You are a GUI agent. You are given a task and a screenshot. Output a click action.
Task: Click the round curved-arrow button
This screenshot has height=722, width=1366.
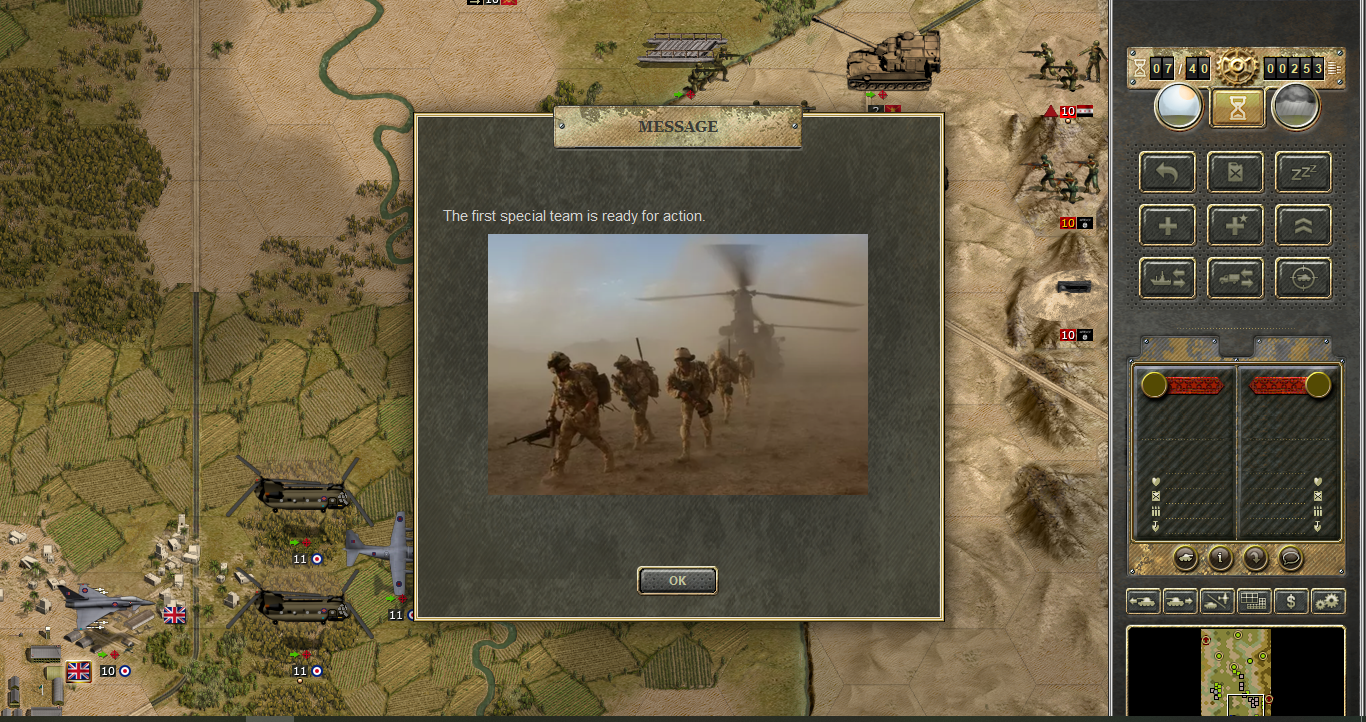click(x=1255, y=558)
